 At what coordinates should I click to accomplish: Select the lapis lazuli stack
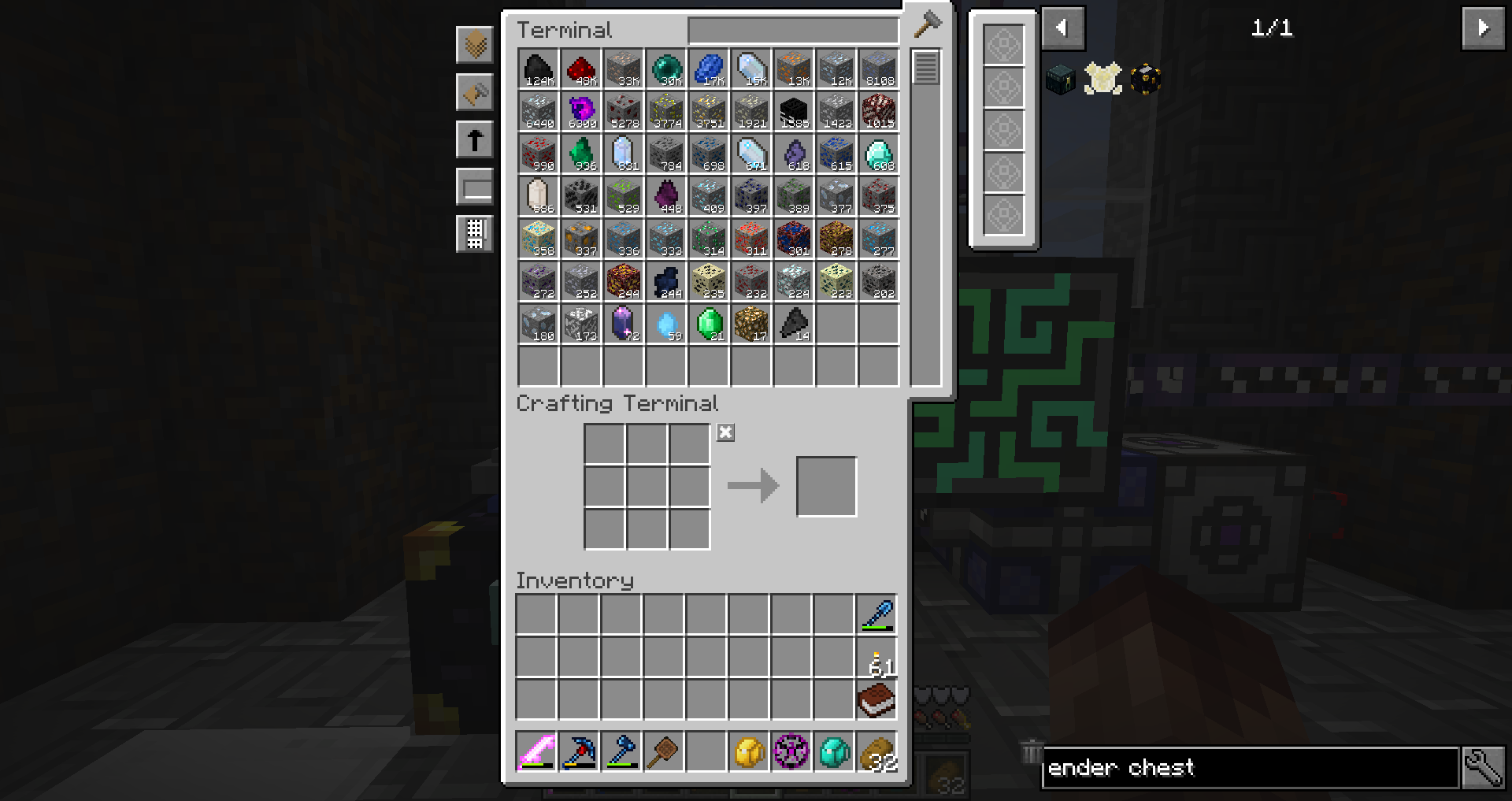pos(709,69)
